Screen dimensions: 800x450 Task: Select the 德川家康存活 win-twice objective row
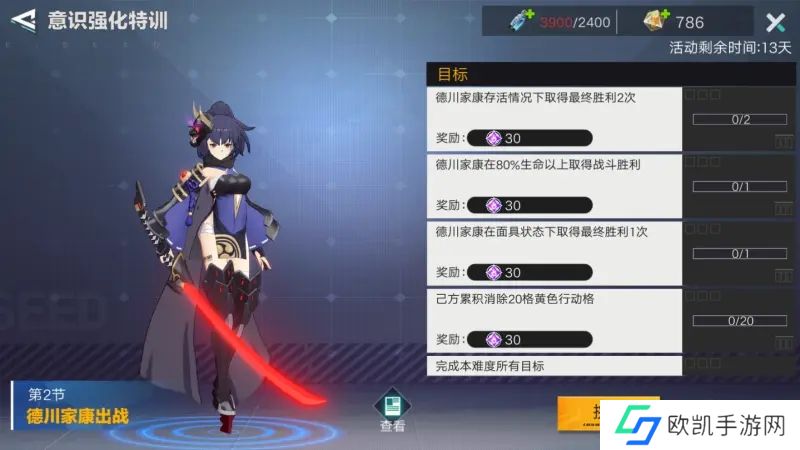(555, 118)
